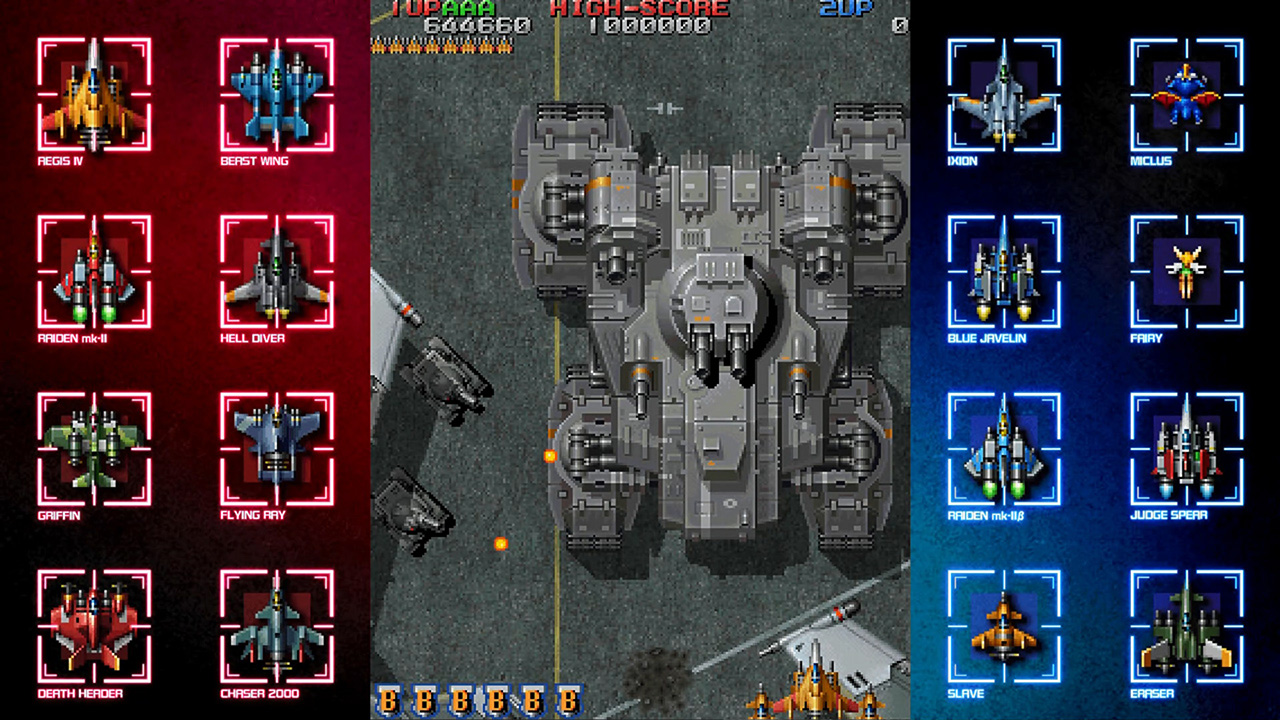Pick the Raiden mk-IIβ fighter
The image size is (1280, 720).
(x=1004, y=448)
